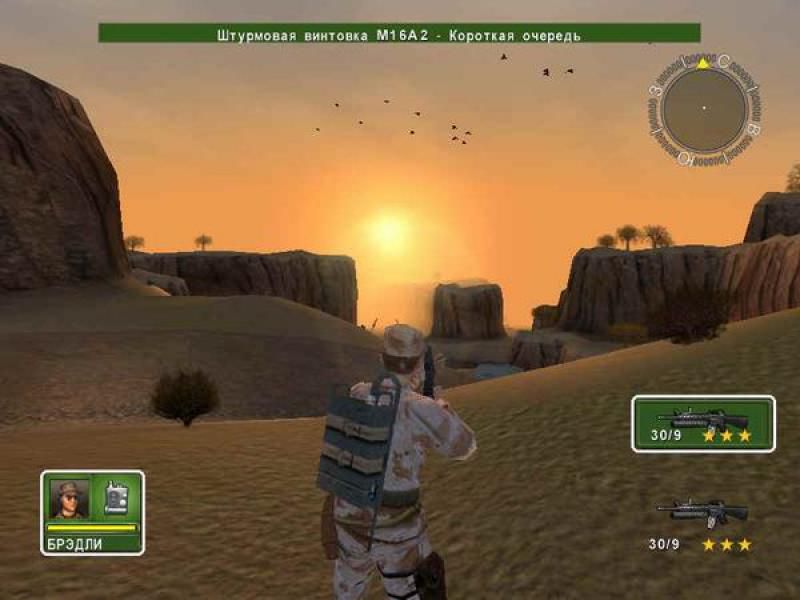Click the circular compass radar
The image size is (800, 600).
(x=704, y=108)
